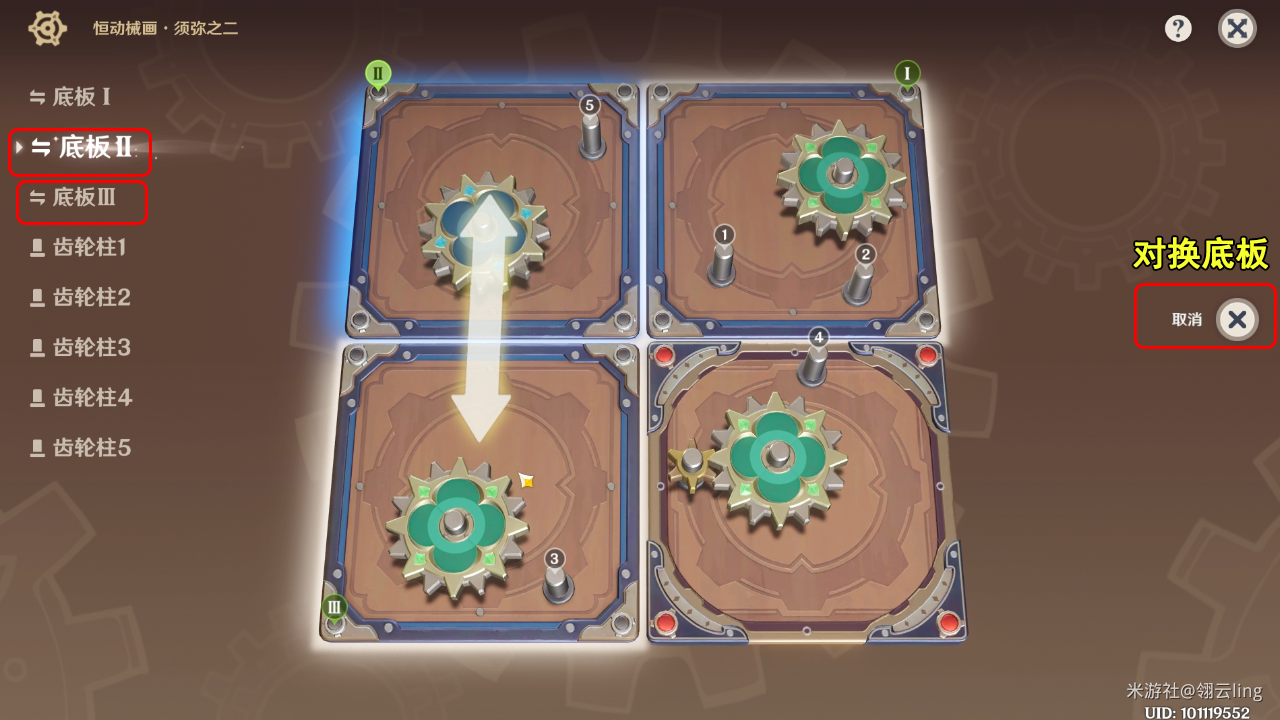Select gear pillar numbered 4
Viewport: 1280px width, 720px height.
coord(815,358)
